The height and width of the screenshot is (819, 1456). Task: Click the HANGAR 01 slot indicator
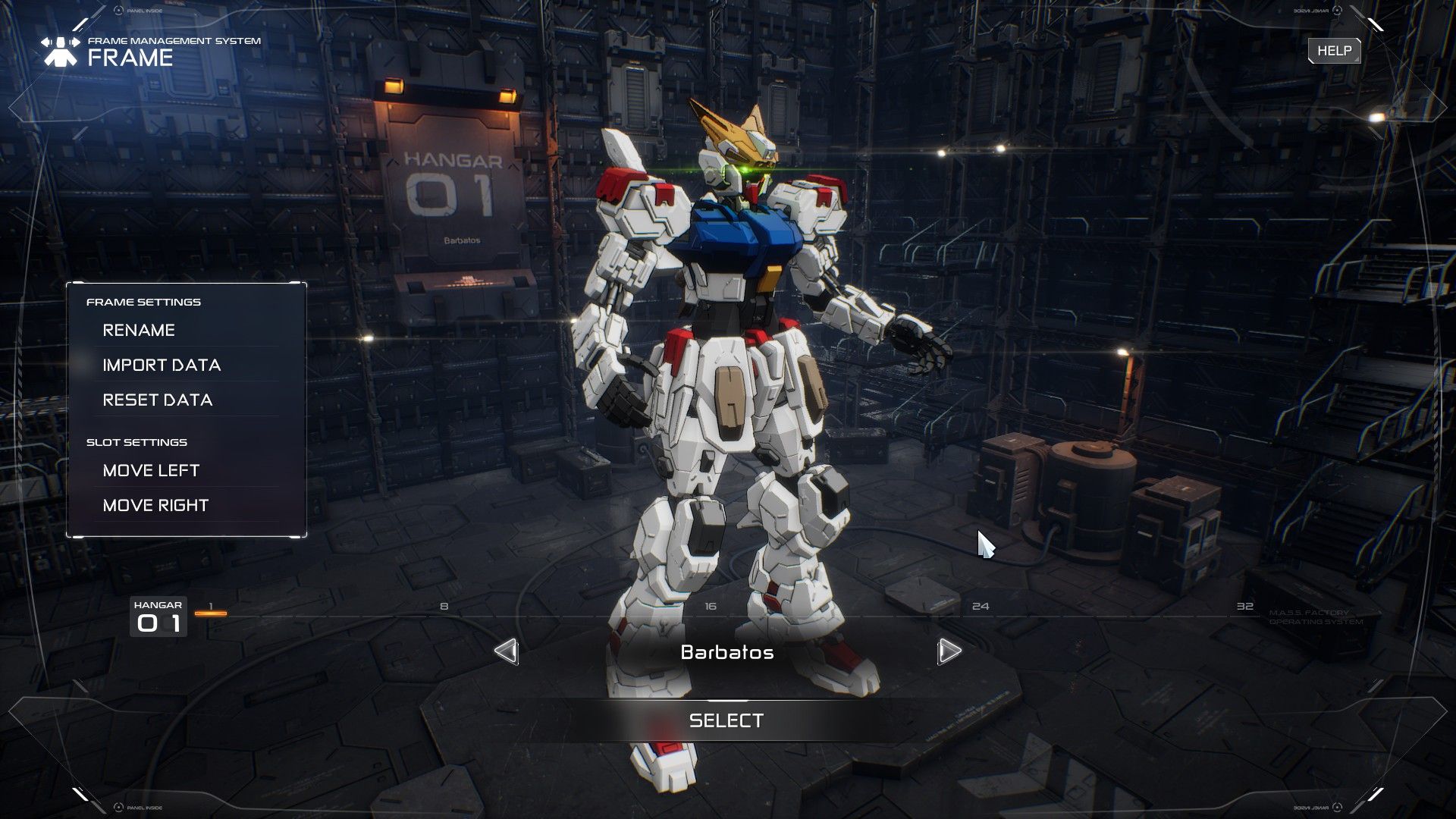pyautogui.click(x=159, y=616)
